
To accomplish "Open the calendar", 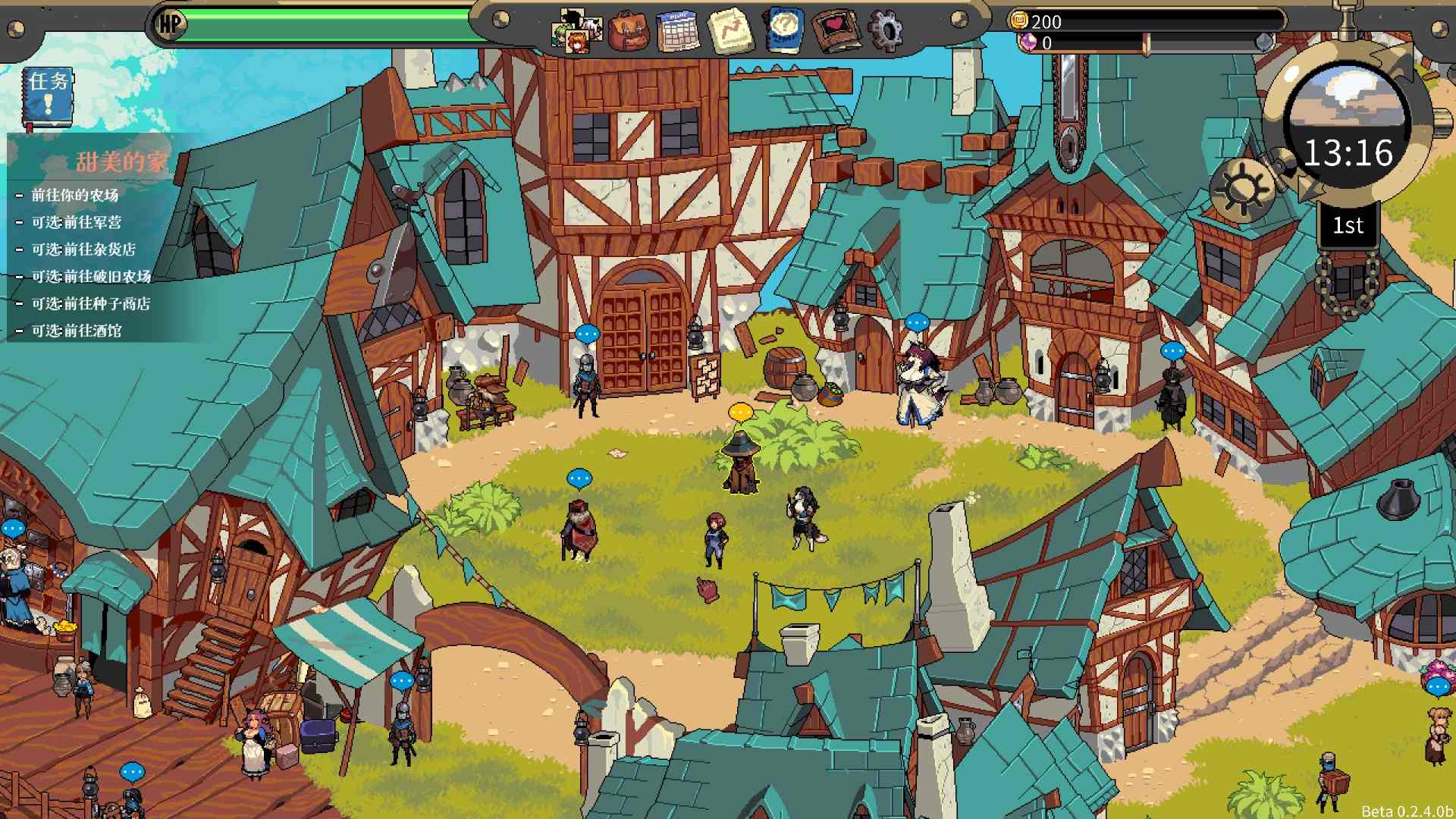I will 678,31.
